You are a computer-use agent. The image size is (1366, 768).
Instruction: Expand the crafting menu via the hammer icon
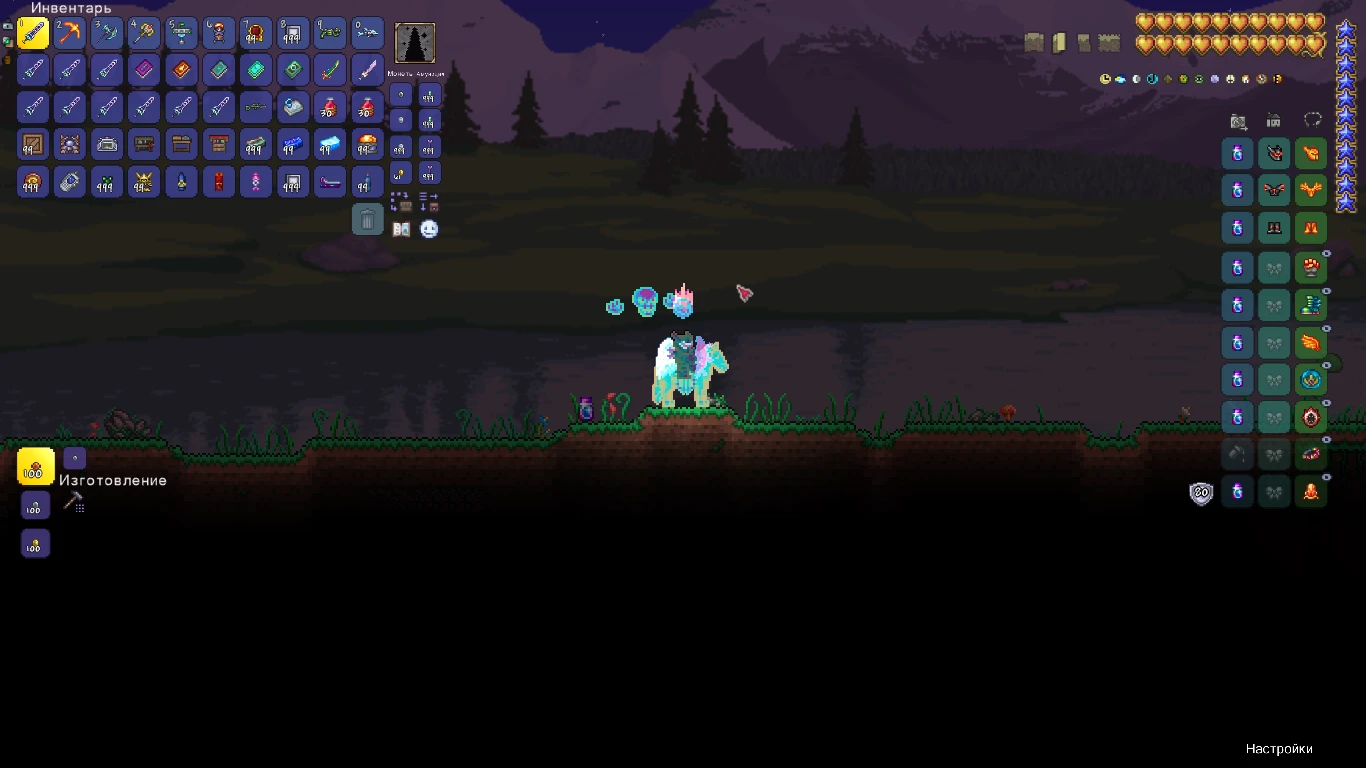74,501
